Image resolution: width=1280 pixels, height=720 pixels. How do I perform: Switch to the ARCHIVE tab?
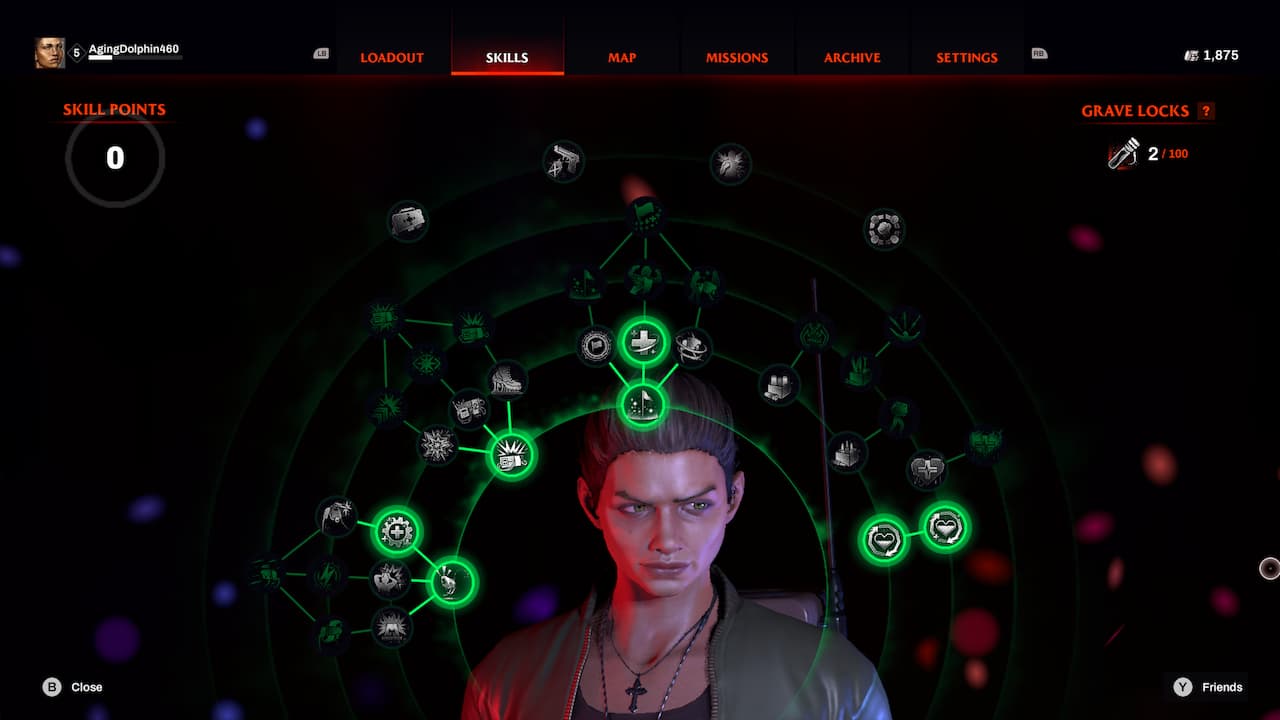[851, 58]
